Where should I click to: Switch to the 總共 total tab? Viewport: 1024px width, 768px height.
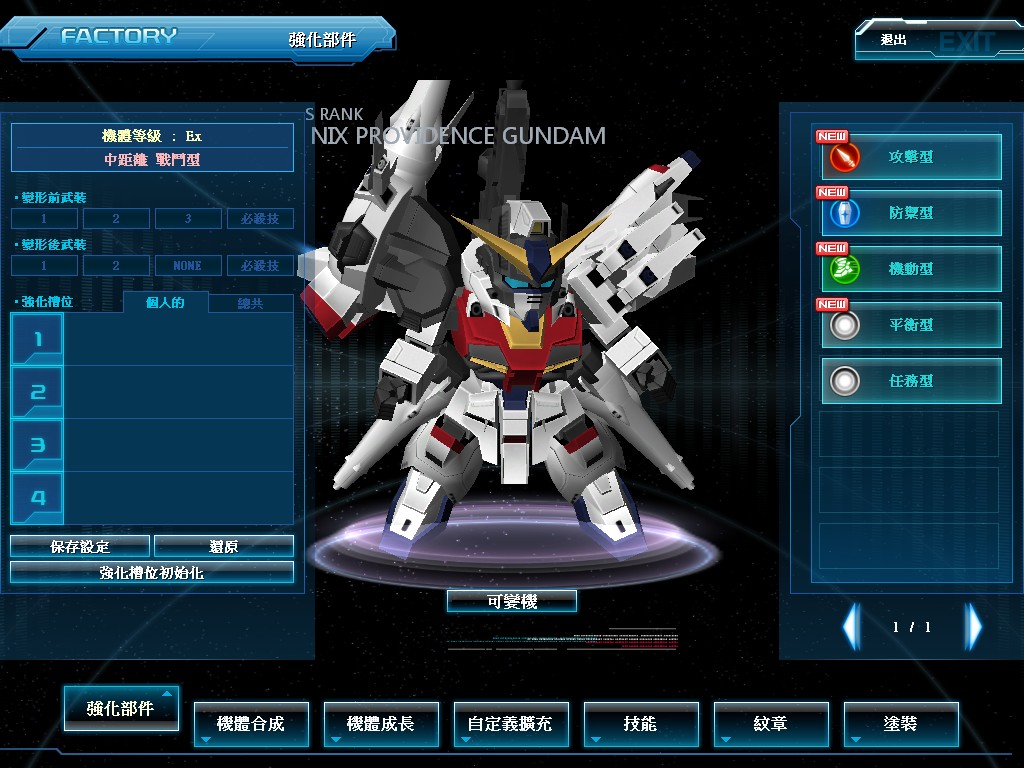[x=251, y=303]
